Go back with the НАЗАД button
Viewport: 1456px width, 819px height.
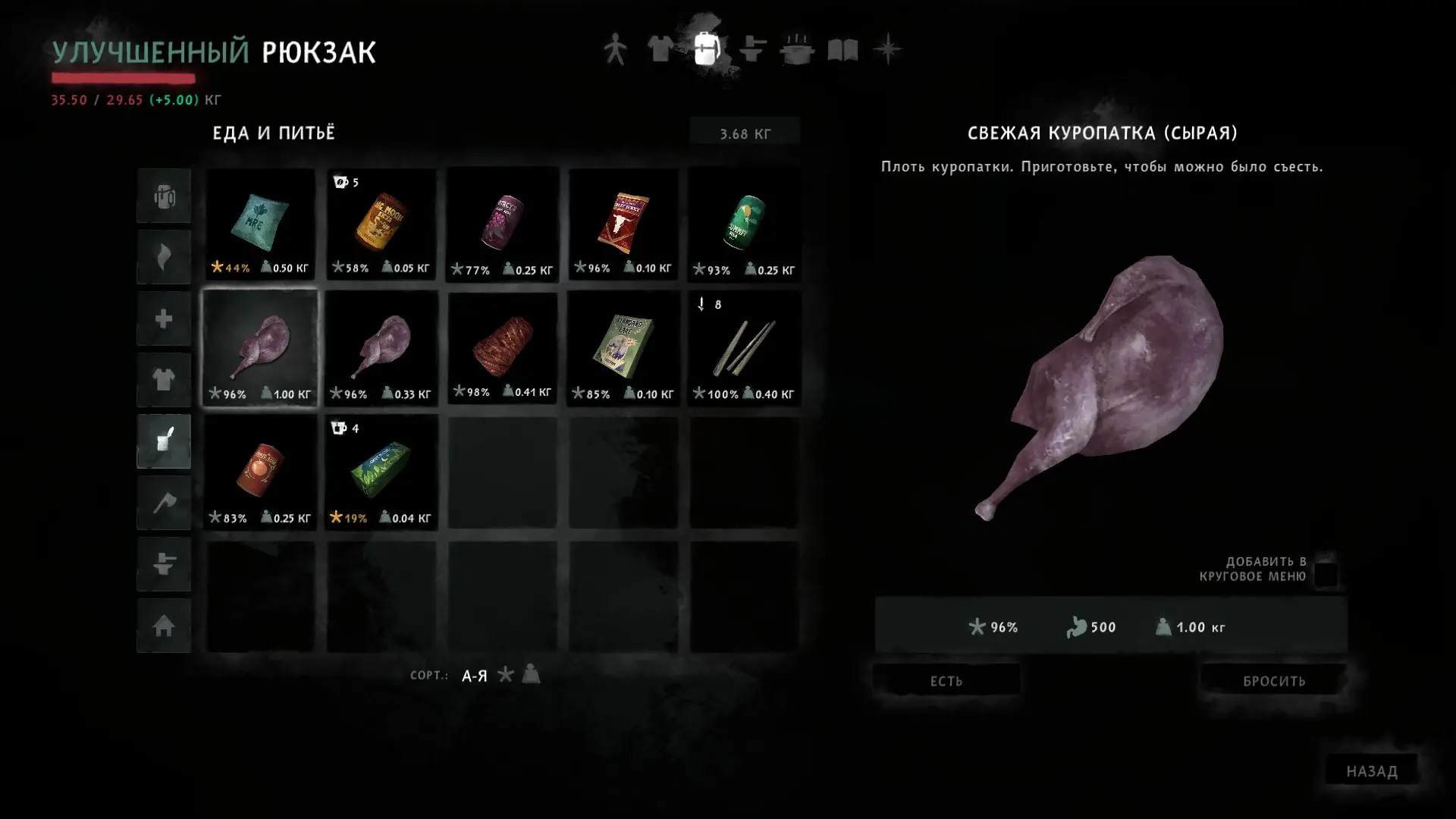tap(1371, 770)
